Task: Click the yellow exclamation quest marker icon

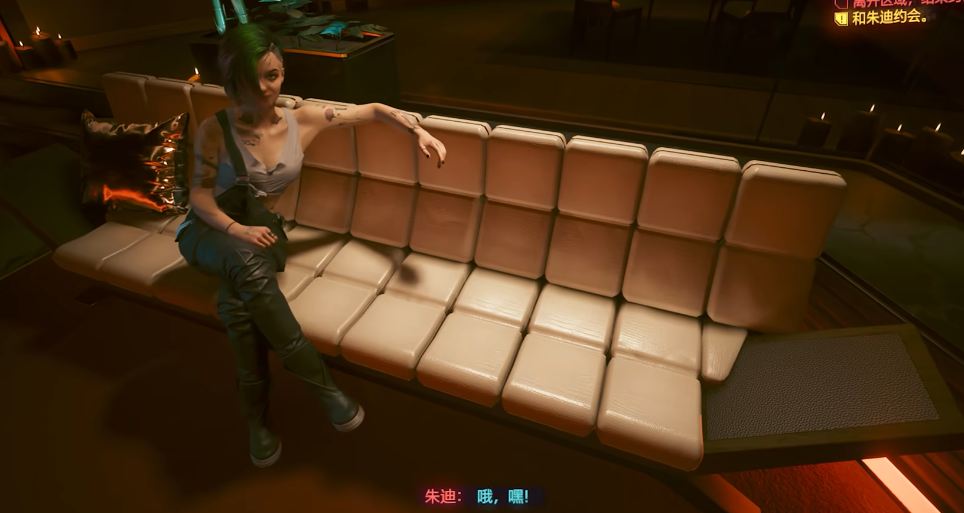Action: [842, 17]
